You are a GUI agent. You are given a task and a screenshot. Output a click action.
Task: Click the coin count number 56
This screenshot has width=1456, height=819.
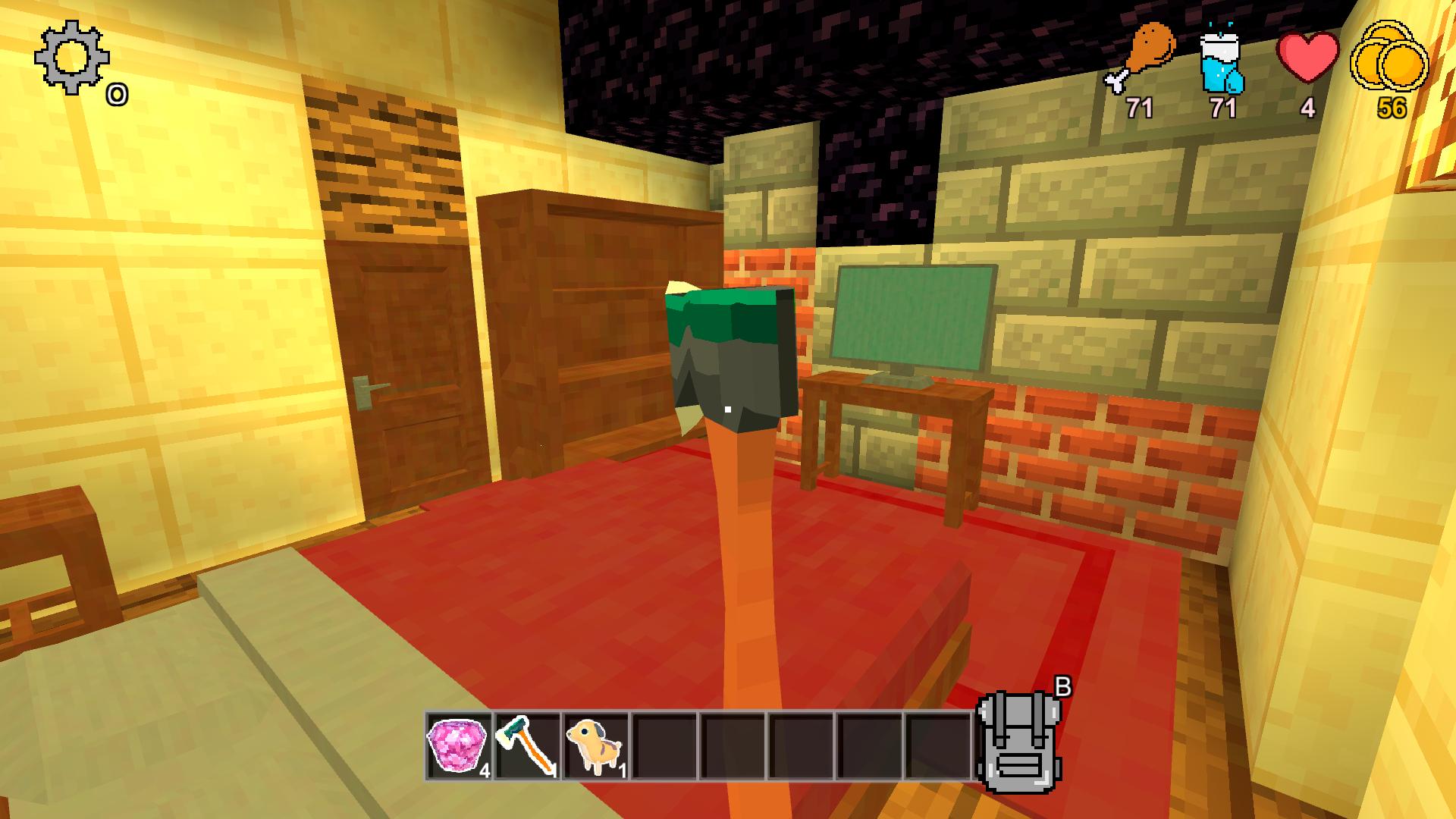point(1393,108)
